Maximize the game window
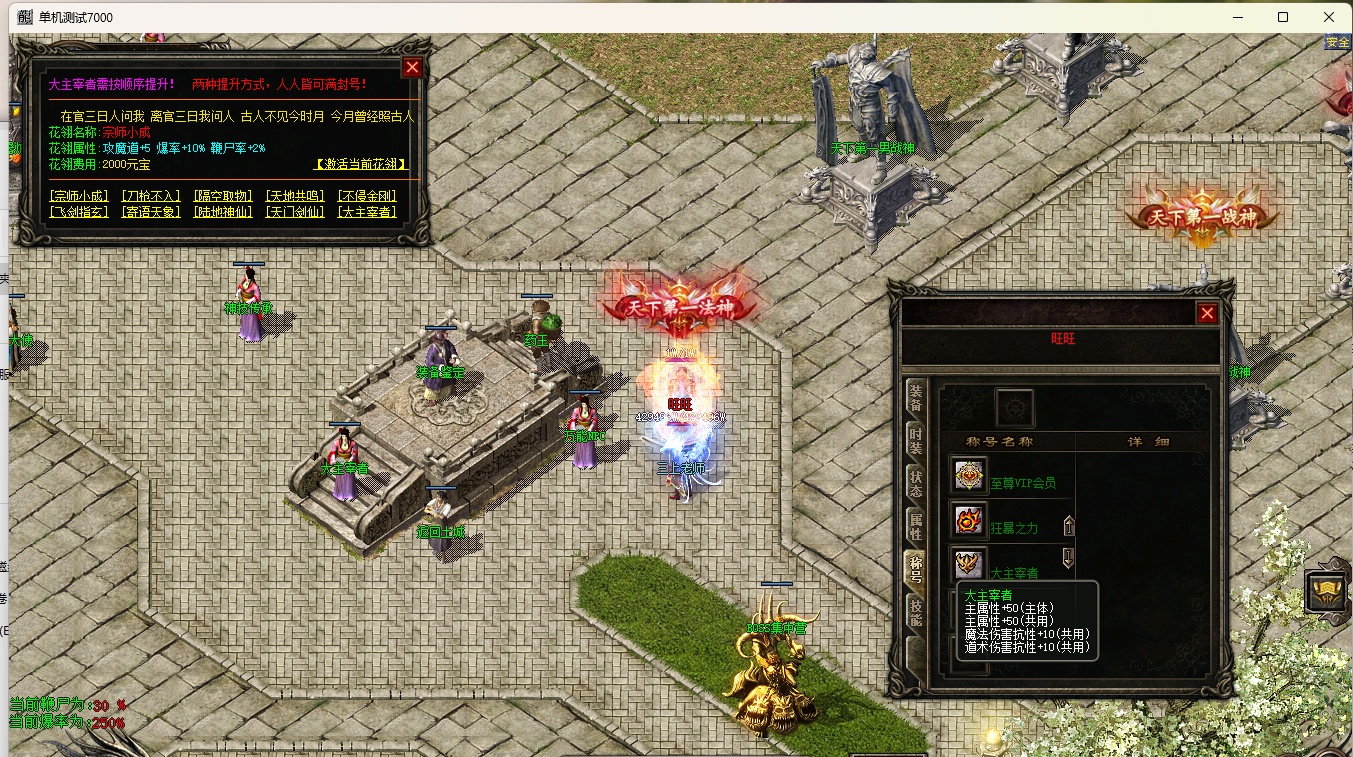 coord(1283,17)
